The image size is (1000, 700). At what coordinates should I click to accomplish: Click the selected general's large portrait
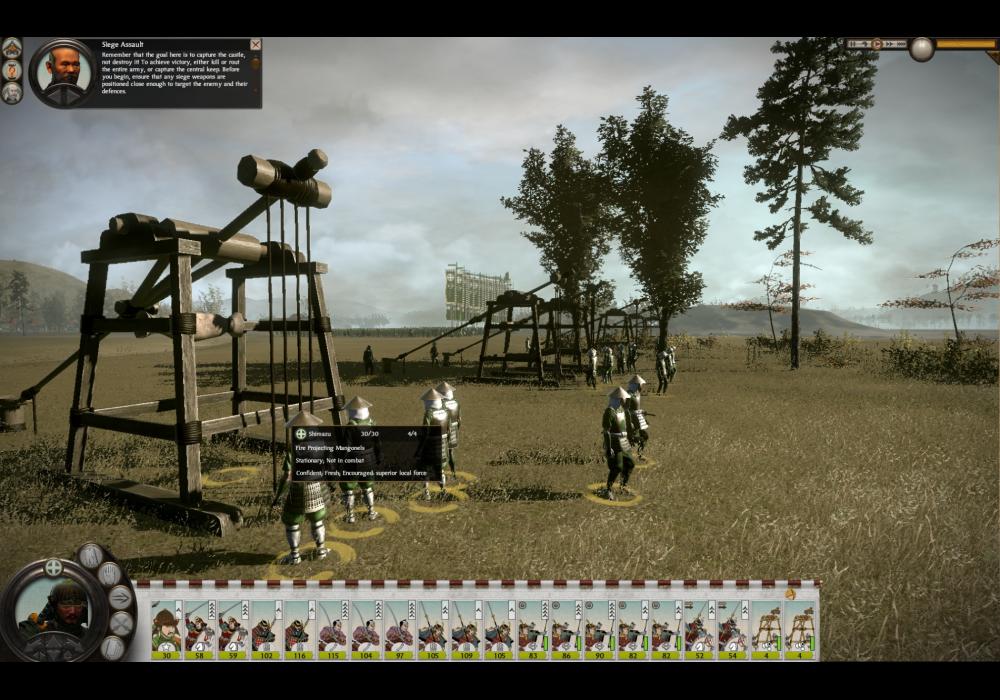(53, 611)
